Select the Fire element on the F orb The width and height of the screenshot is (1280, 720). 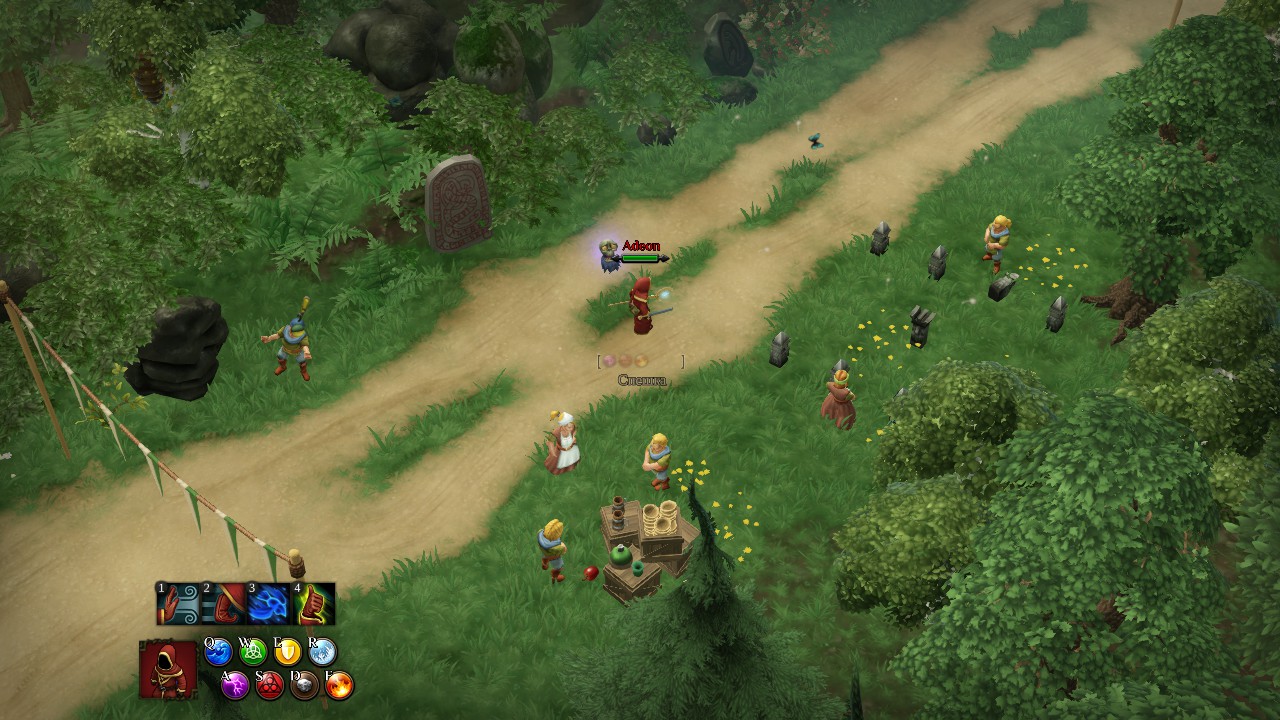tap(338, 684)
